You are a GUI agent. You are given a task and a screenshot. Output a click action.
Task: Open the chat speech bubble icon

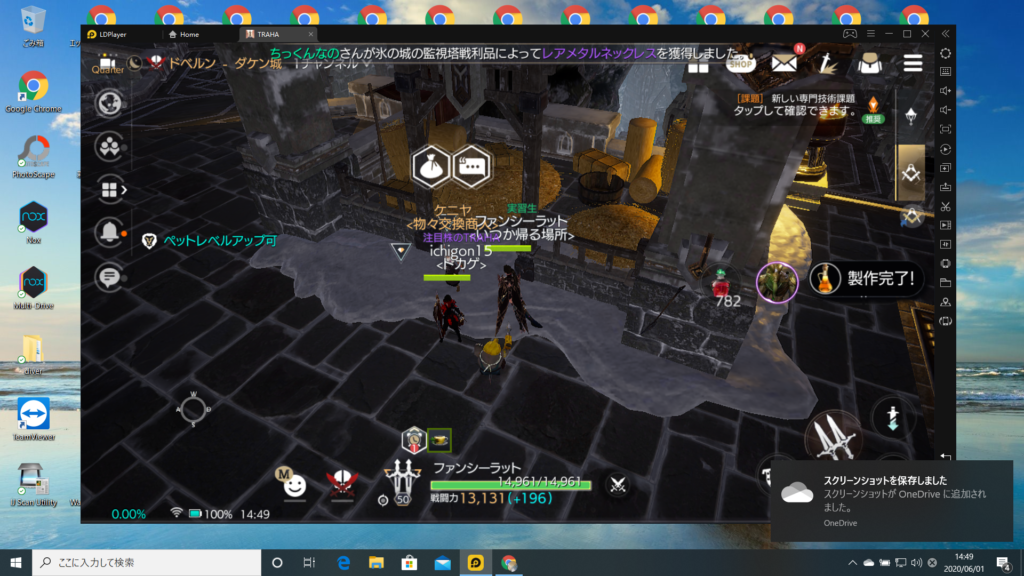point(109,276)
